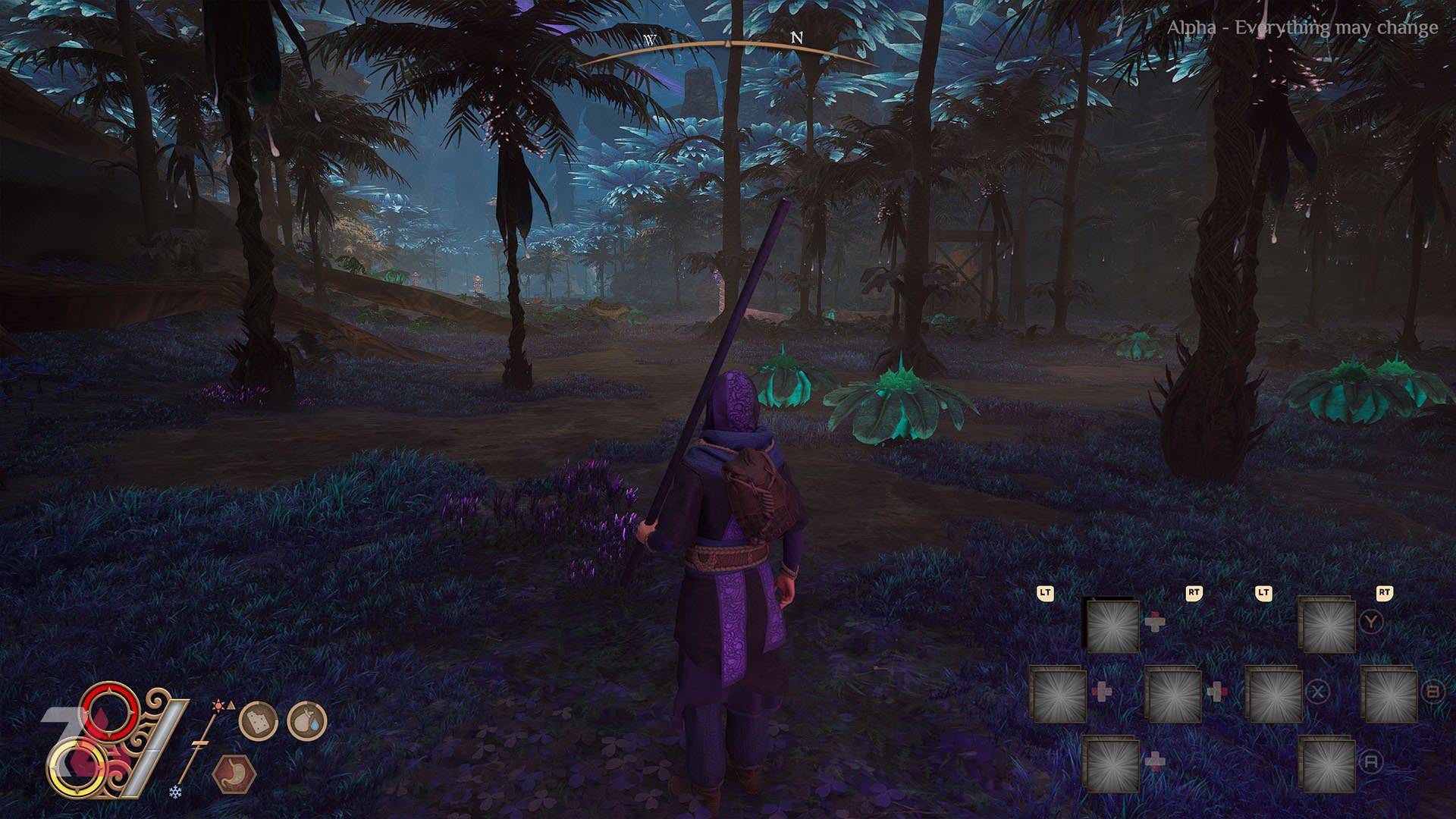
Task: Click the waterskin thirst status icon
Action: (x=306, y=720)
